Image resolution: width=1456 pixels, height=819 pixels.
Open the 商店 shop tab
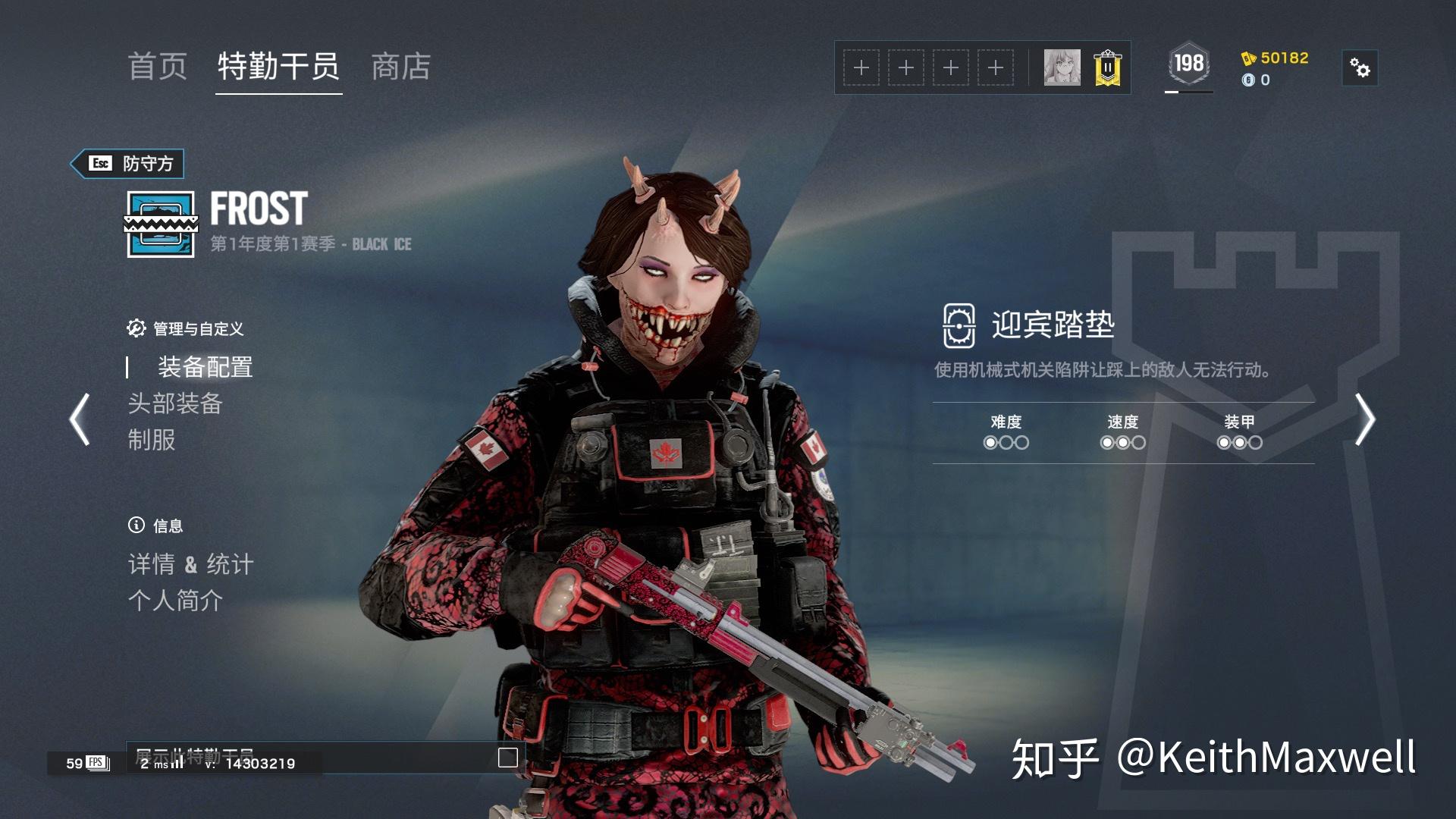[401, 67]
